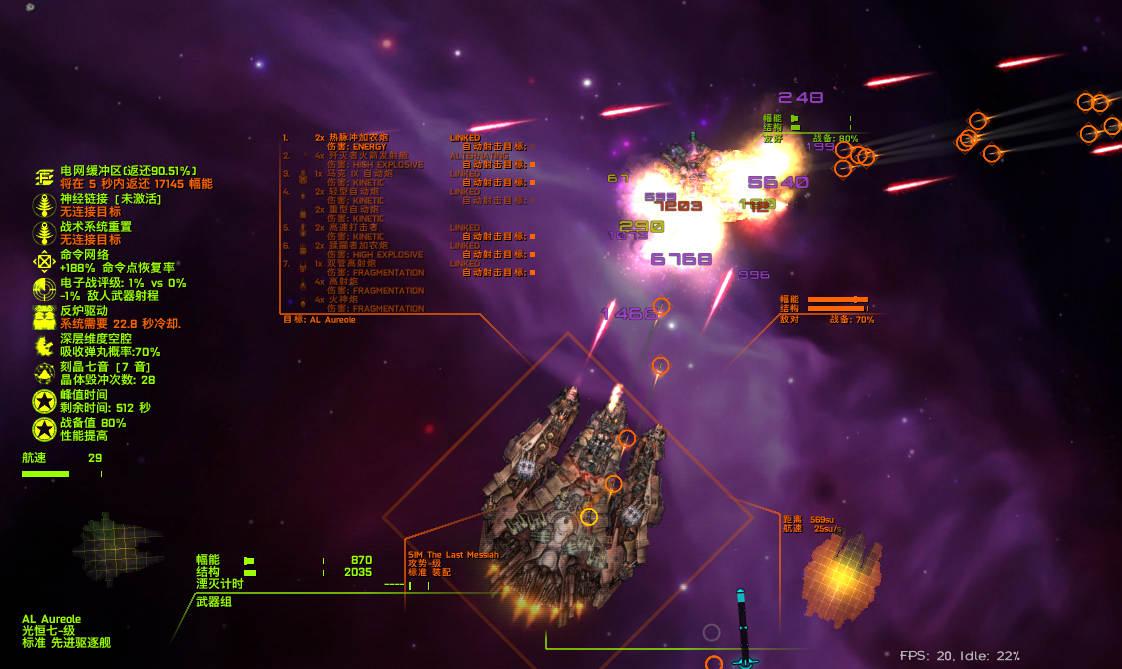This screenshot has height=669, width=1122.
Task: Click the 电子战评级 radar icon
Action: coord(44,289)
